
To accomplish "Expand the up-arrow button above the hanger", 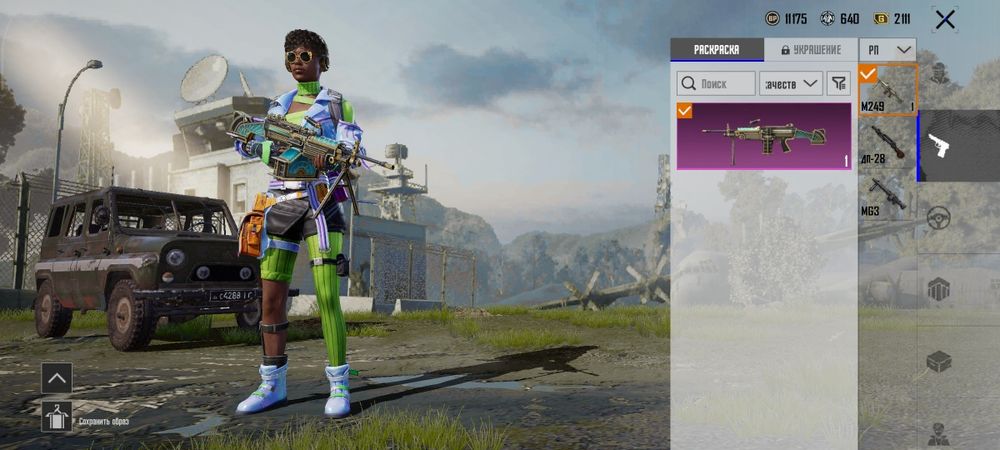I will tap(56, 378).
